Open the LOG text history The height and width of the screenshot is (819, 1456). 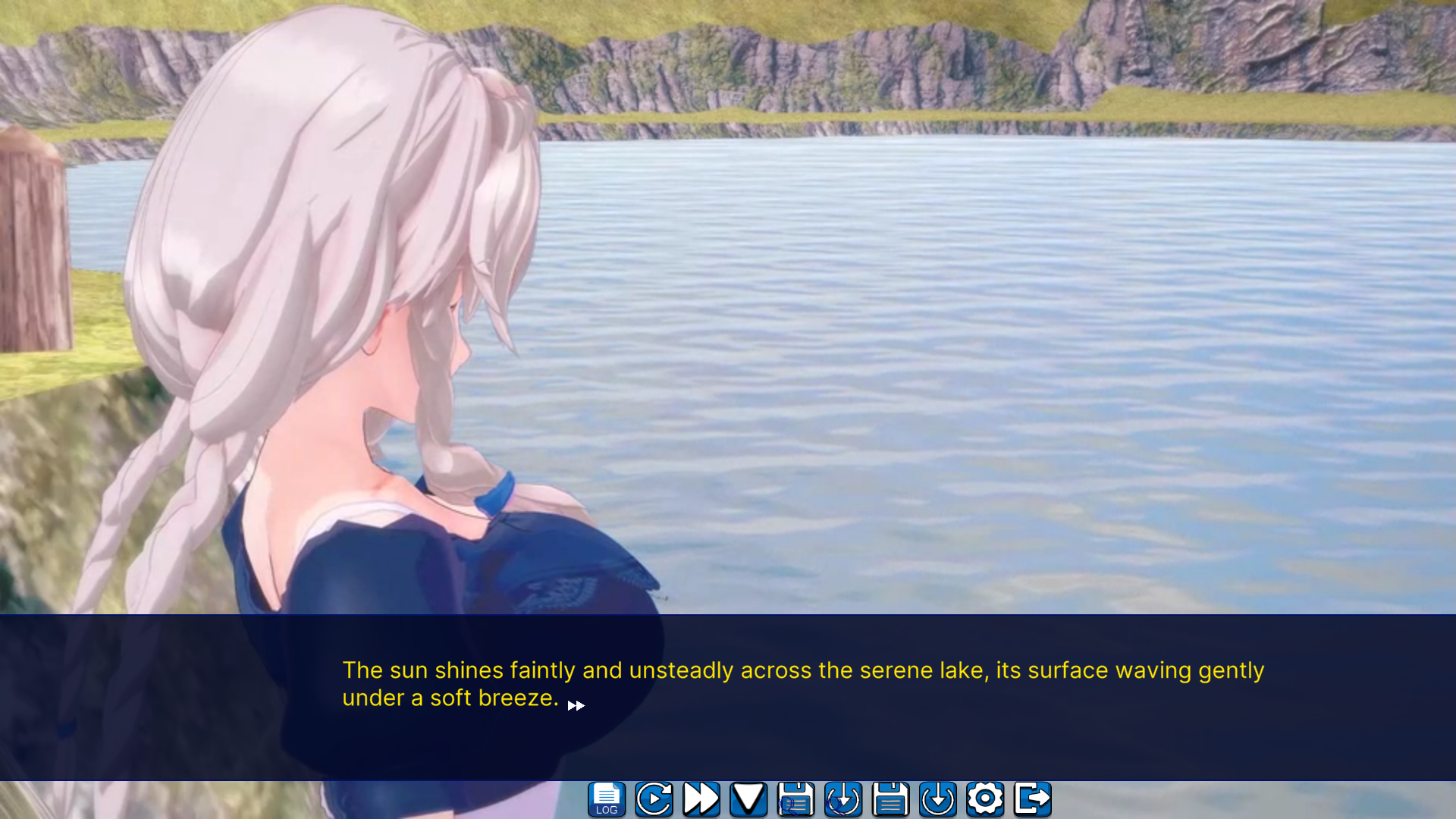[x=606, y=798]
